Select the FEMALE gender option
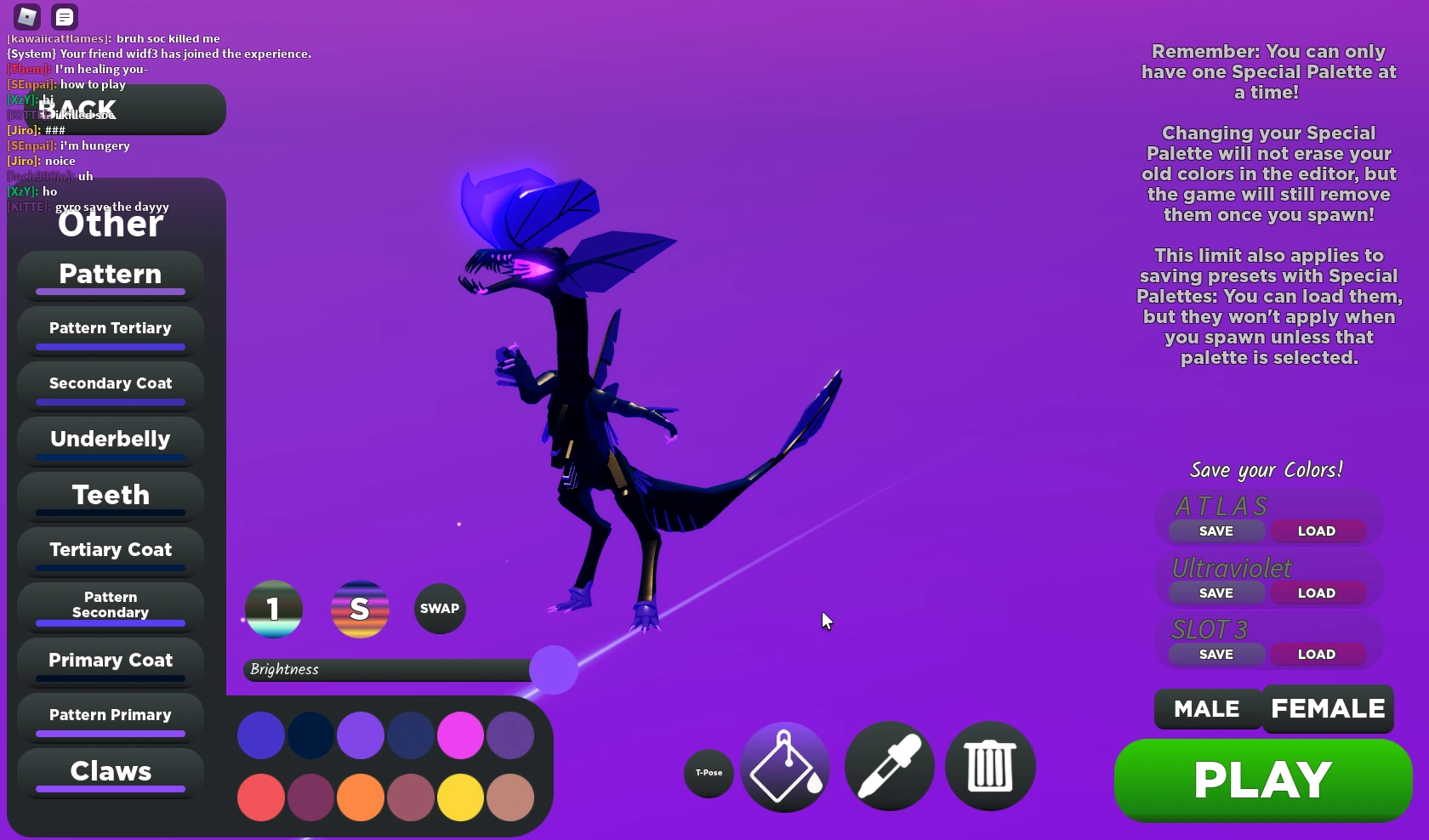The width and height of the screenshot is (1429, 840). click(1327, 708)
